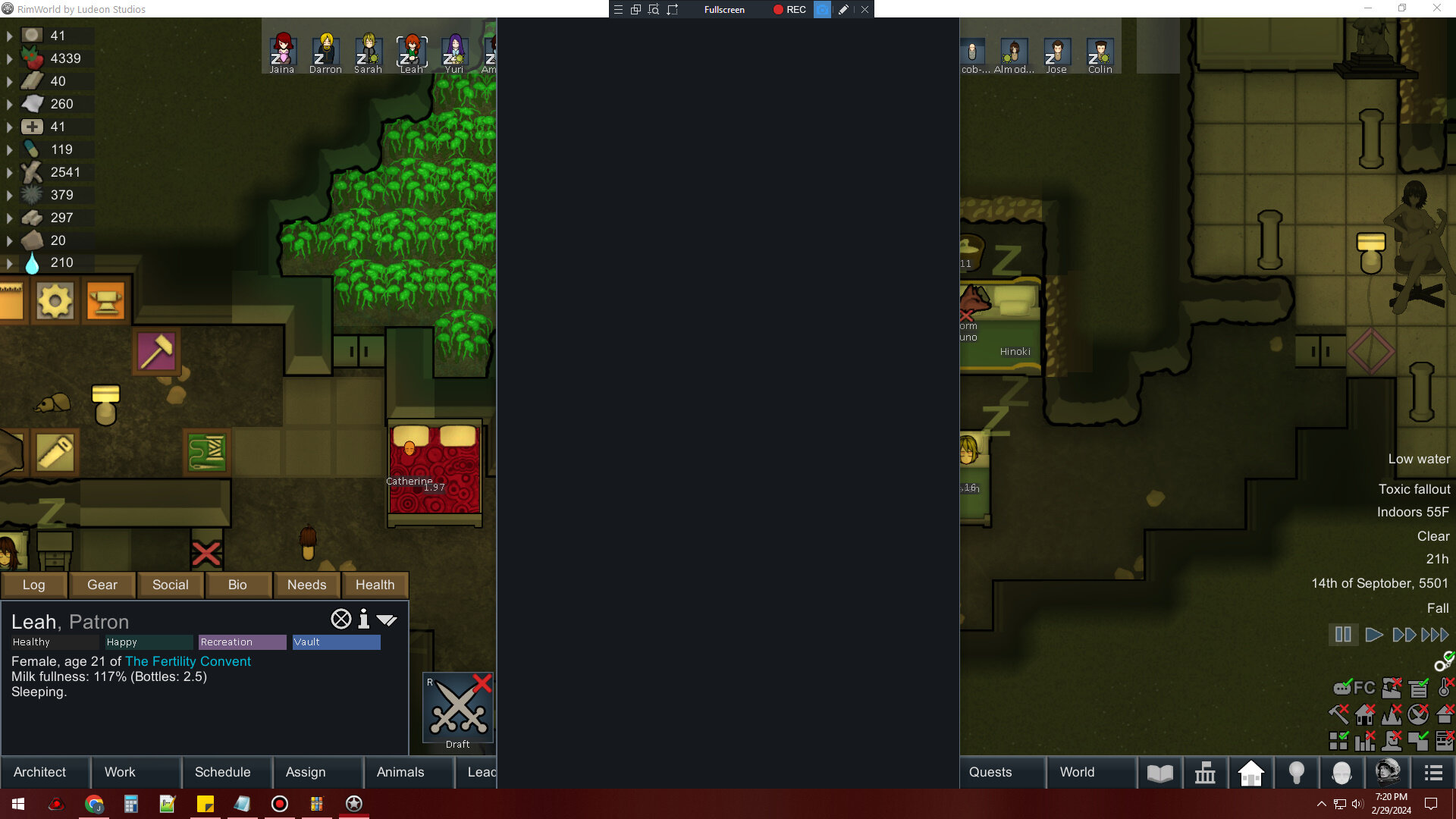Switch to Leah's Health tab
Screen dimensions: 1456x819
pos(375,585)
